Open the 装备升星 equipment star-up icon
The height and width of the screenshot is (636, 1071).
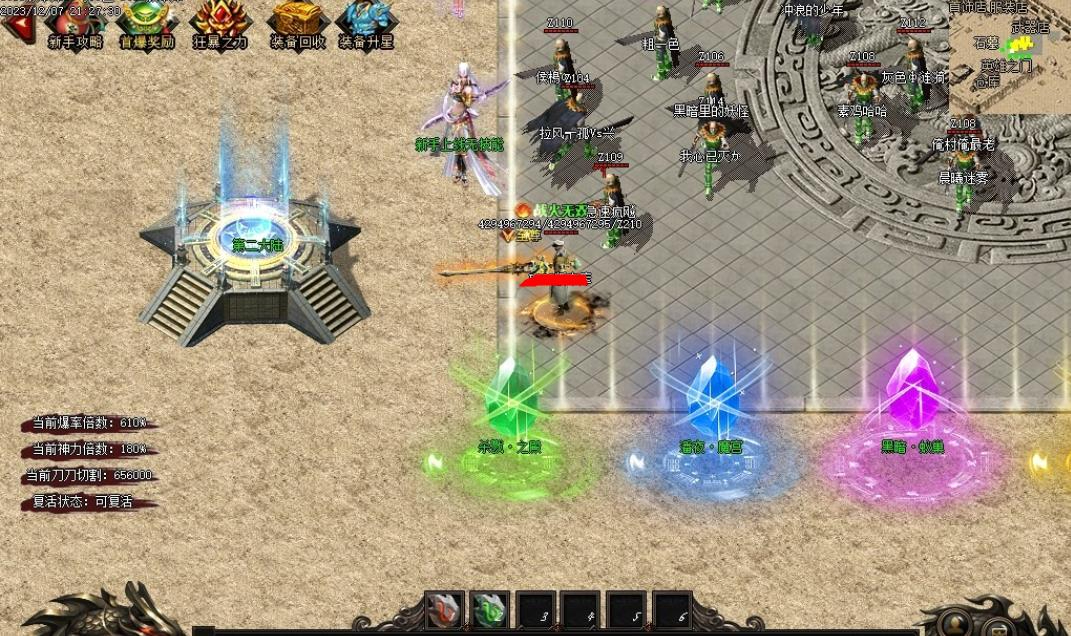click(365, 24)
